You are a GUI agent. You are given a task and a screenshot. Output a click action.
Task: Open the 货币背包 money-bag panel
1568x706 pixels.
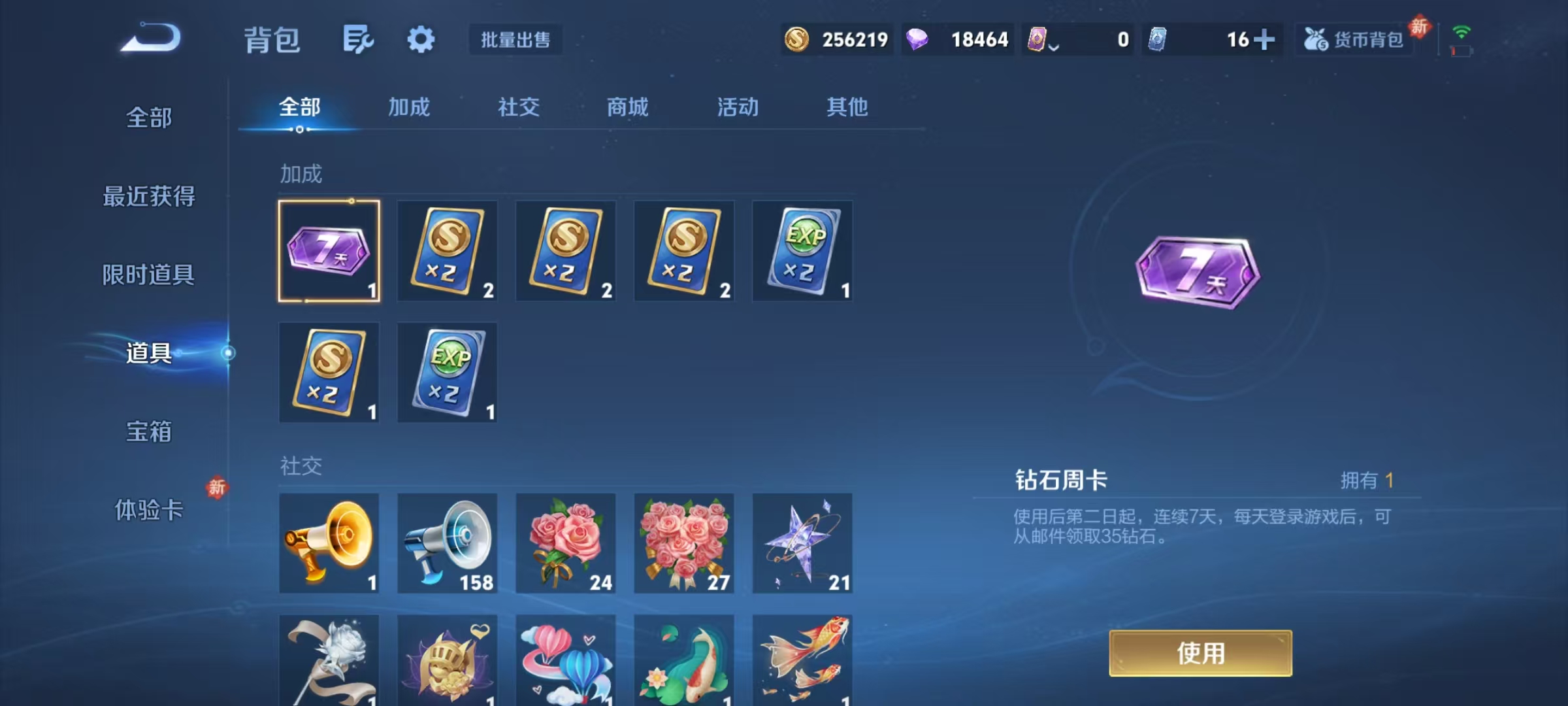click(x=1354, y=39)
